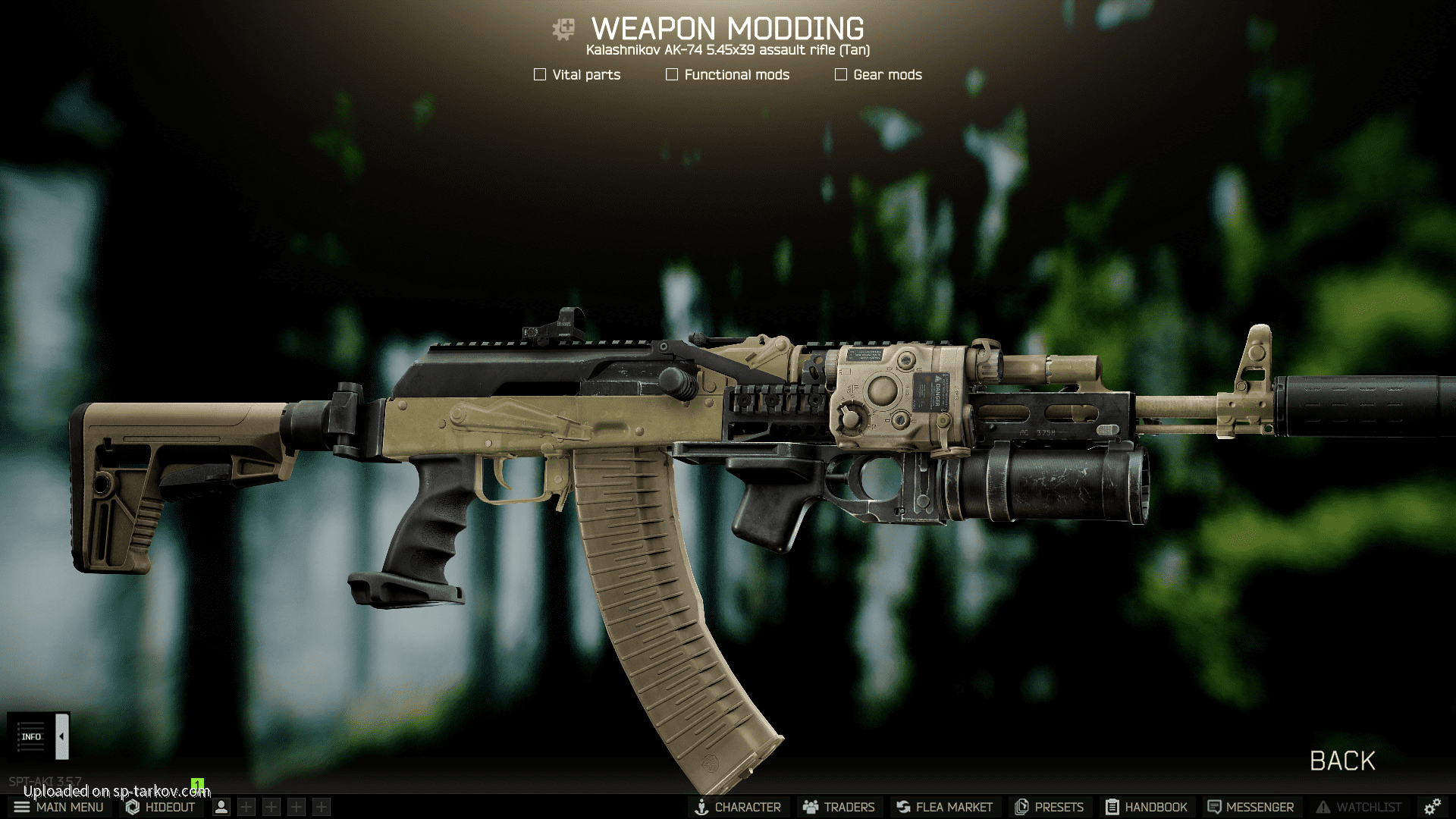Open settings via the gear icon
The height and width of the screenshot is (819, 1456).
click(1432, 807)
